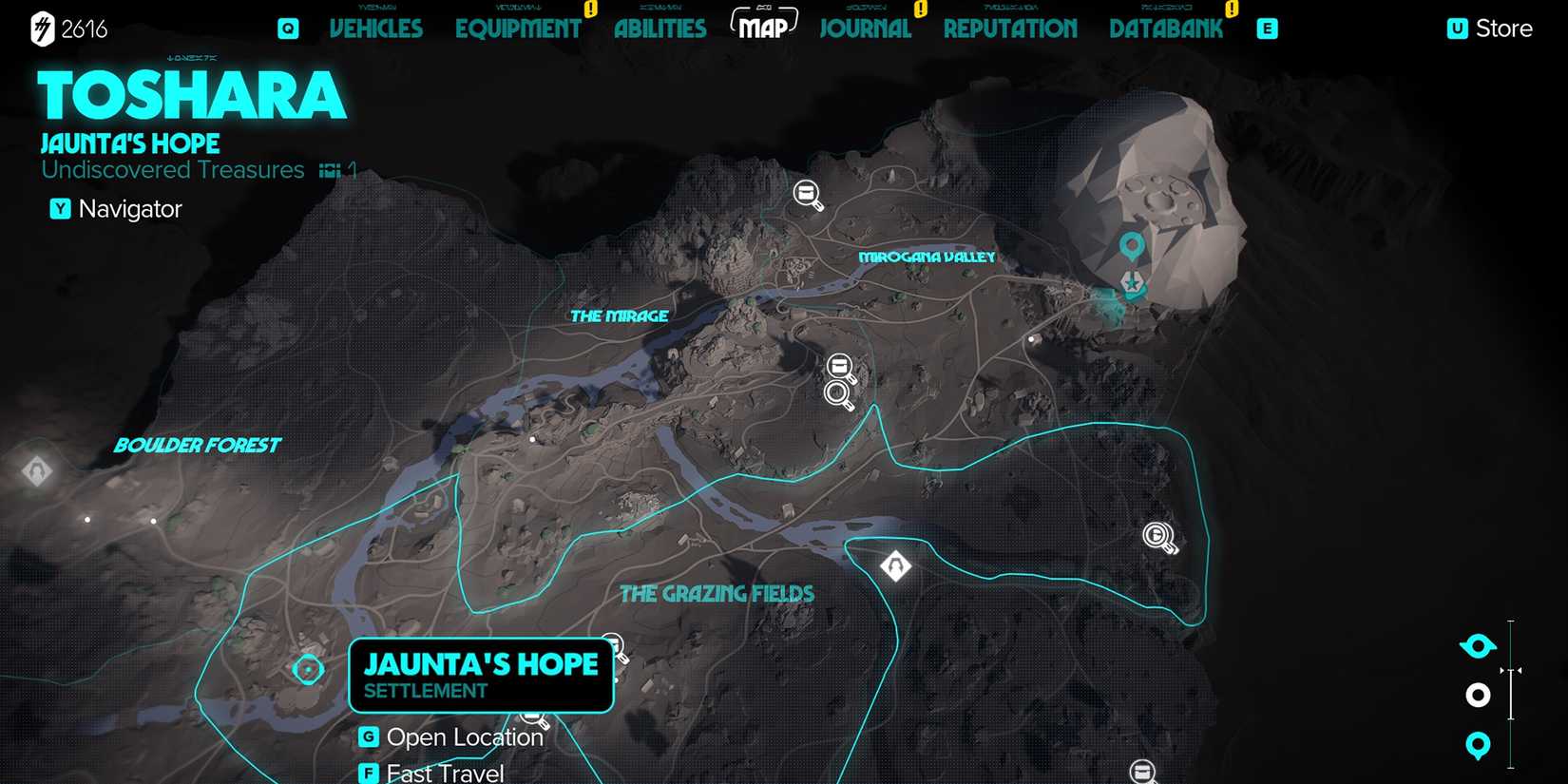Open the Databank screen
This screenshot has height=784, width=1568.
tap(1166, 29)
